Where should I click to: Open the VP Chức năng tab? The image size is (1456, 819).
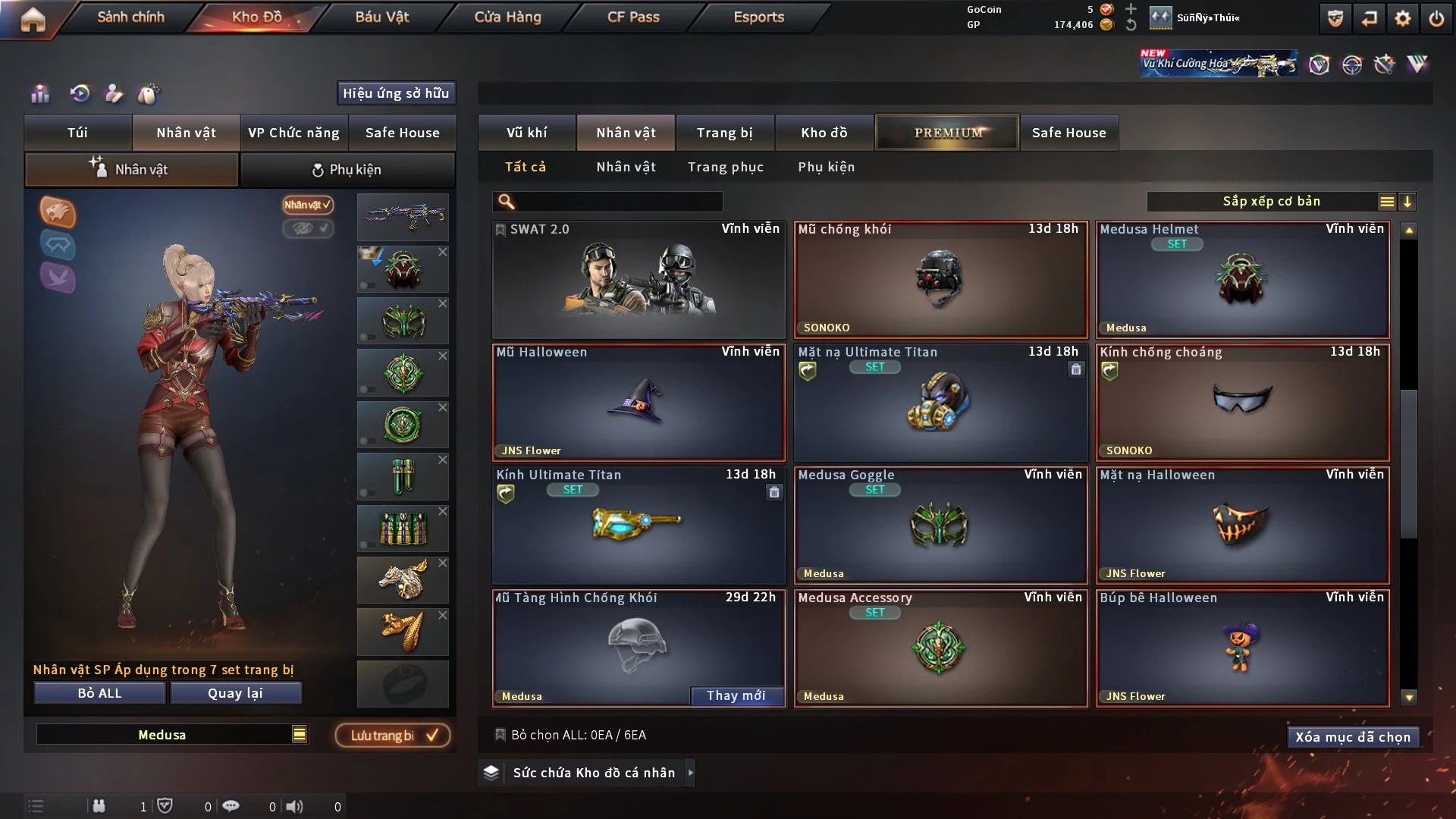293,133
